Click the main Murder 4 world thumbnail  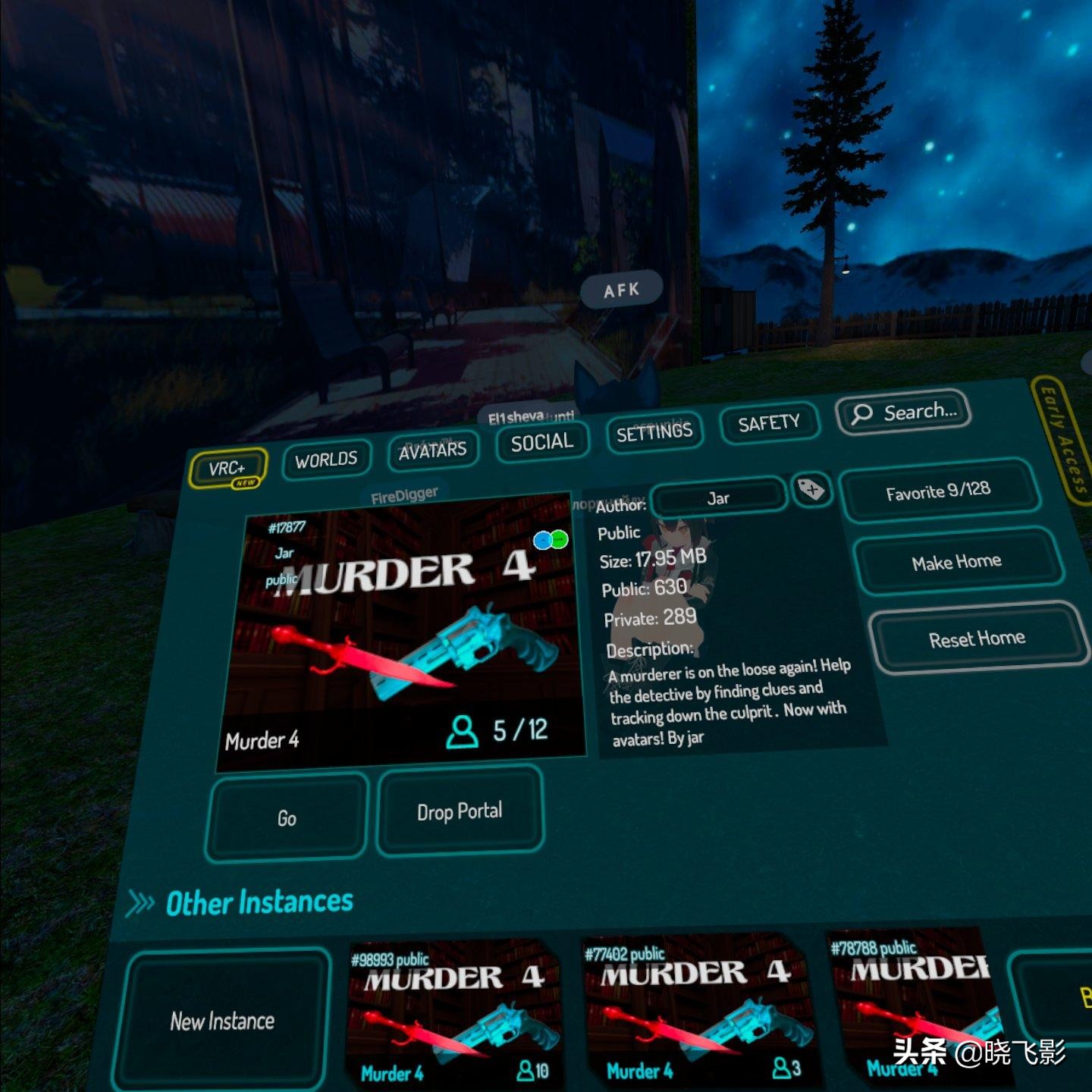402,629
